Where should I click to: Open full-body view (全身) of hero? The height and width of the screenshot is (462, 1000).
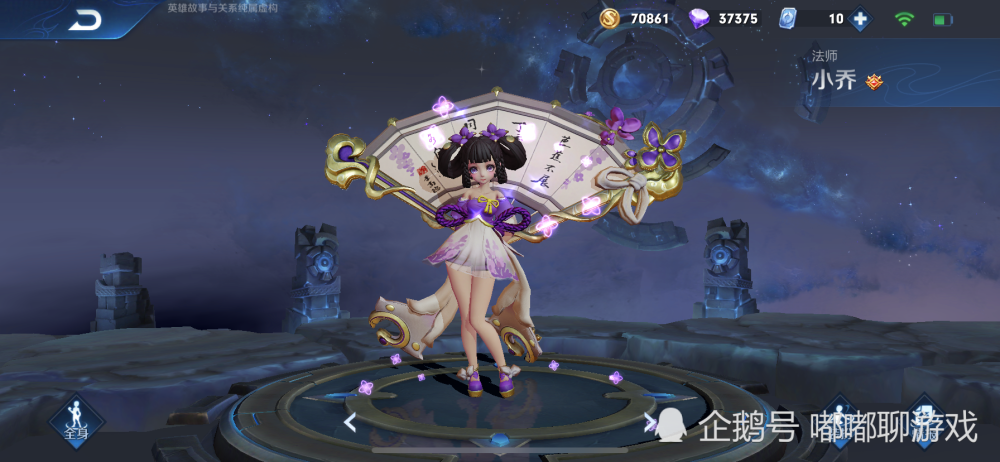[x=75, y=420]
